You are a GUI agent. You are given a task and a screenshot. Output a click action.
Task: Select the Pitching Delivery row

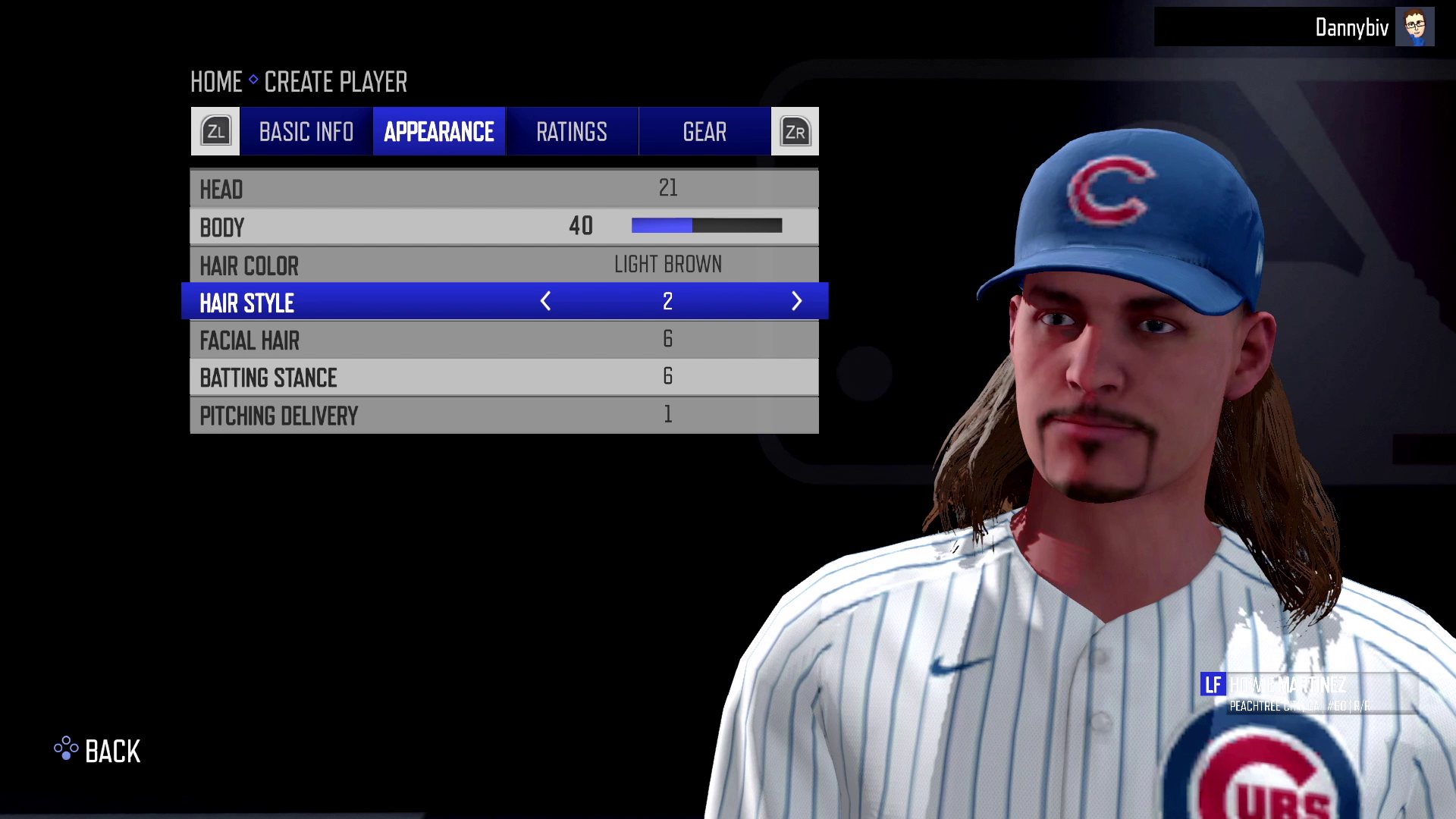(x=504, y=415)
